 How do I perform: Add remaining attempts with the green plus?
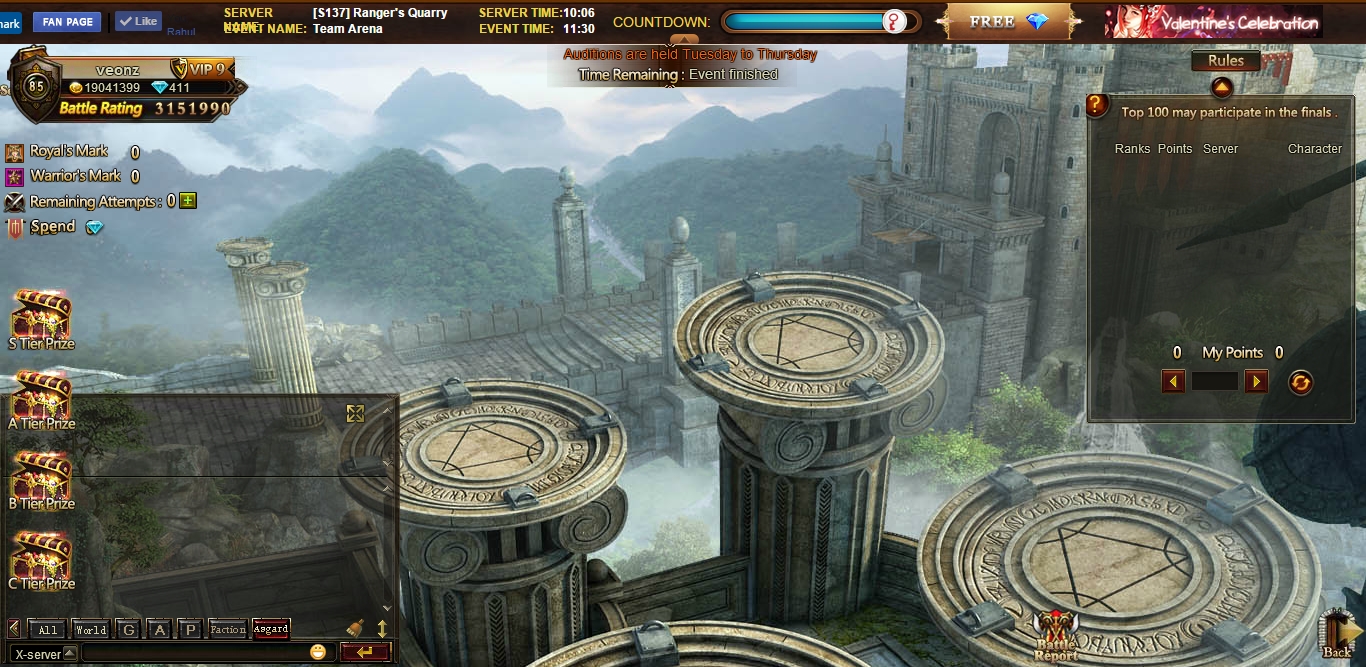(188, 201)
